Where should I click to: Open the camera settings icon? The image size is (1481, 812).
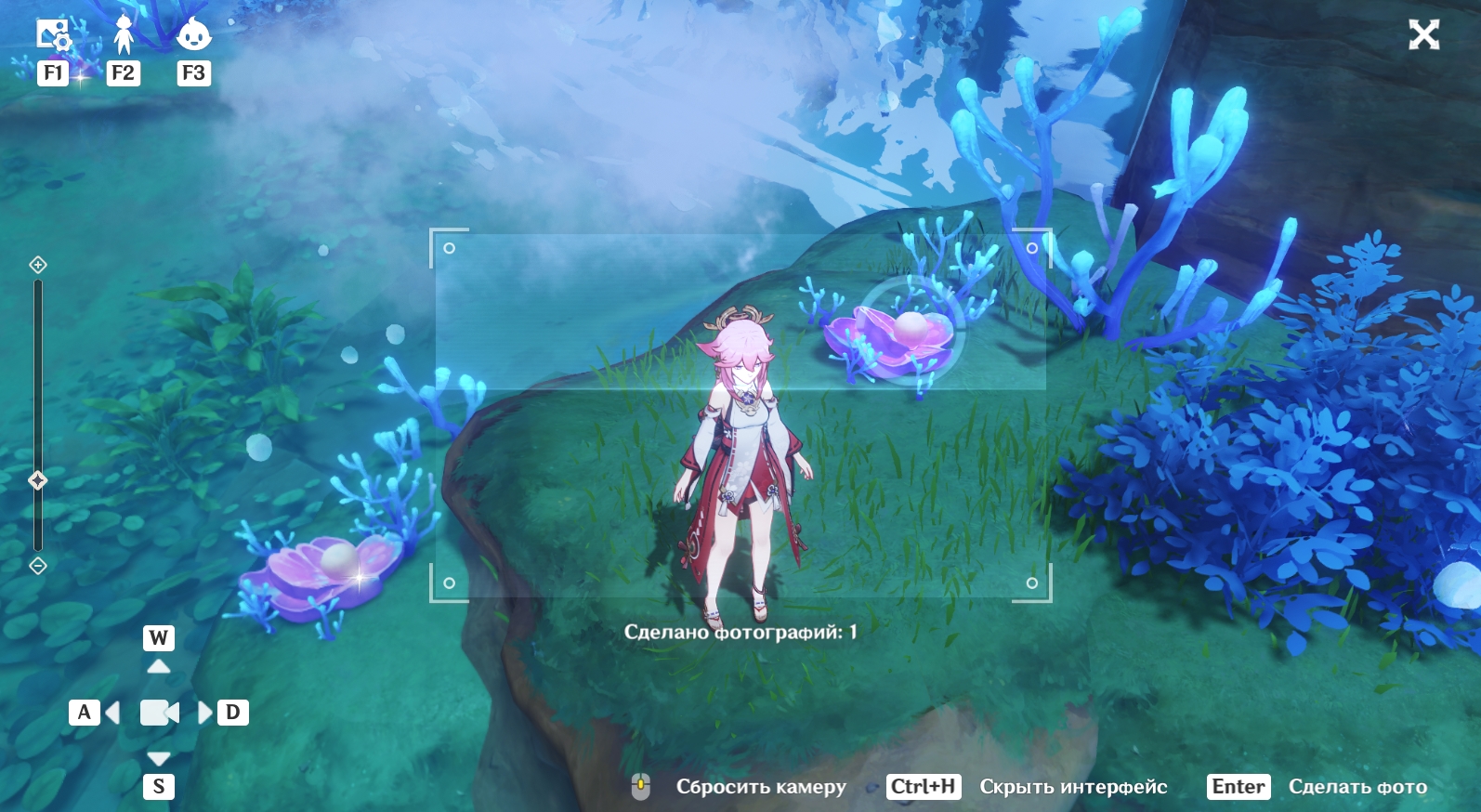point(53,35)
